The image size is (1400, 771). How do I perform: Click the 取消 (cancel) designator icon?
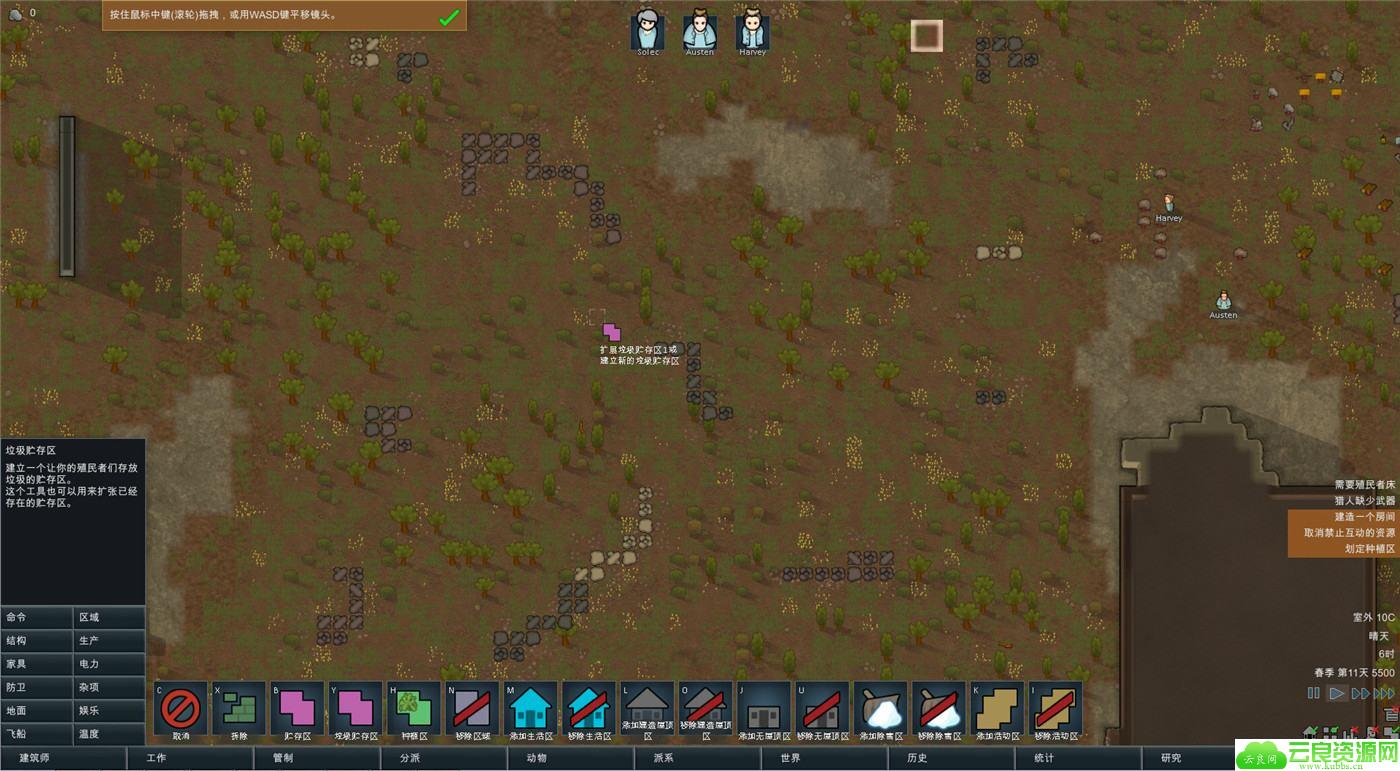point(180,708)
